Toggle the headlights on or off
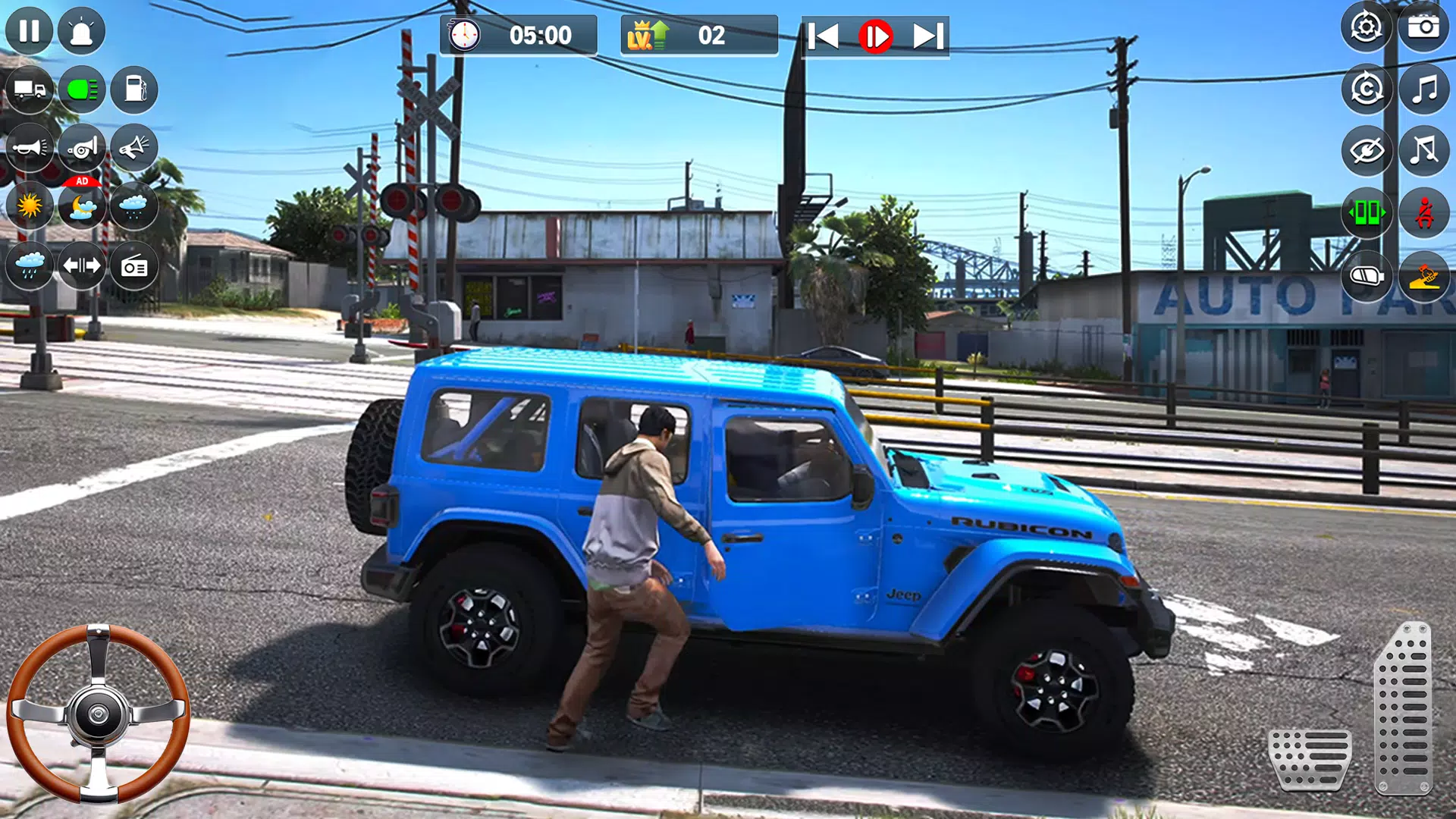This screenshot has height=819, width=1456. coord(82,89)
